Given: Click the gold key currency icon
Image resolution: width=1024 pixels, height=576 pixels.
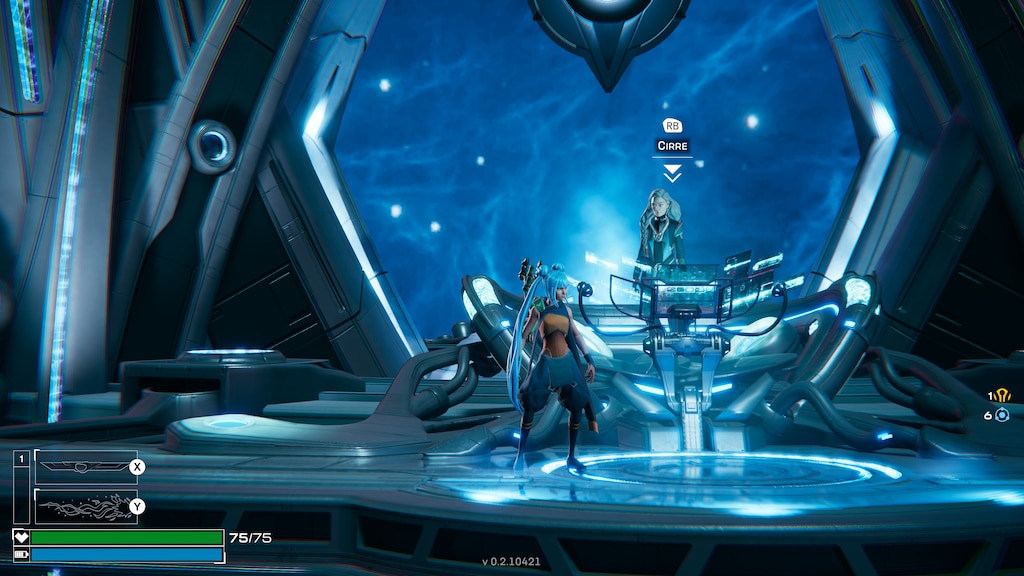Looking at the screenshot, I should tap(1003, 395).
